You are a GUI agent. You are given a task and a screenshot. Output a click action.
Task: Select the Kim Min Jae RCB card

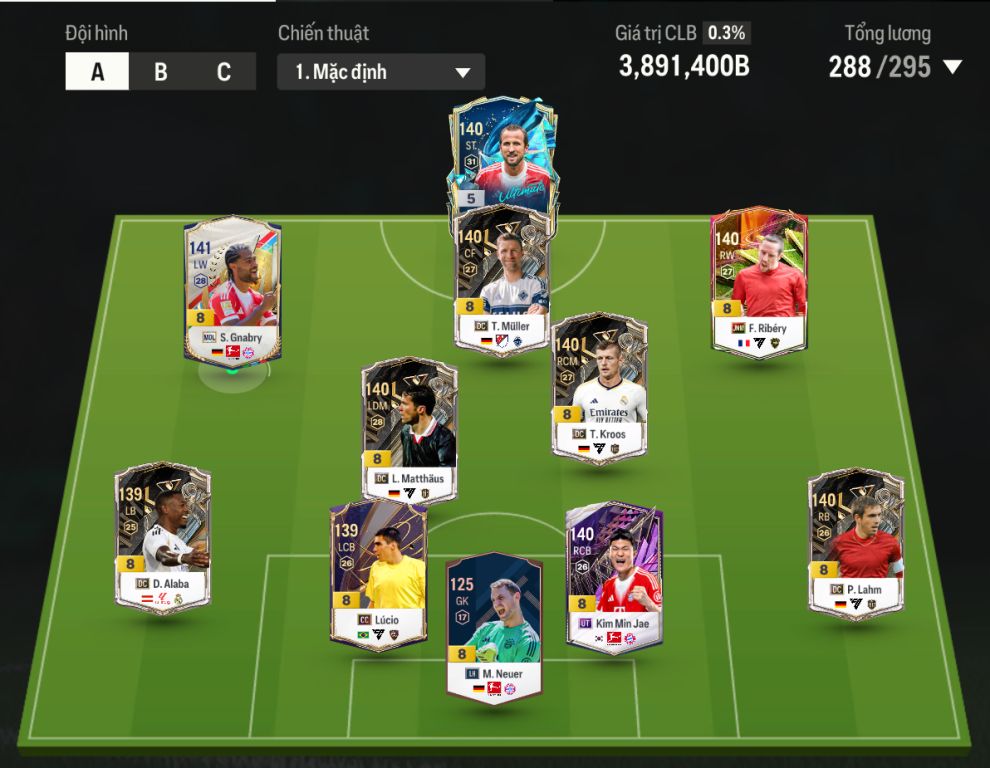[614, 575]
